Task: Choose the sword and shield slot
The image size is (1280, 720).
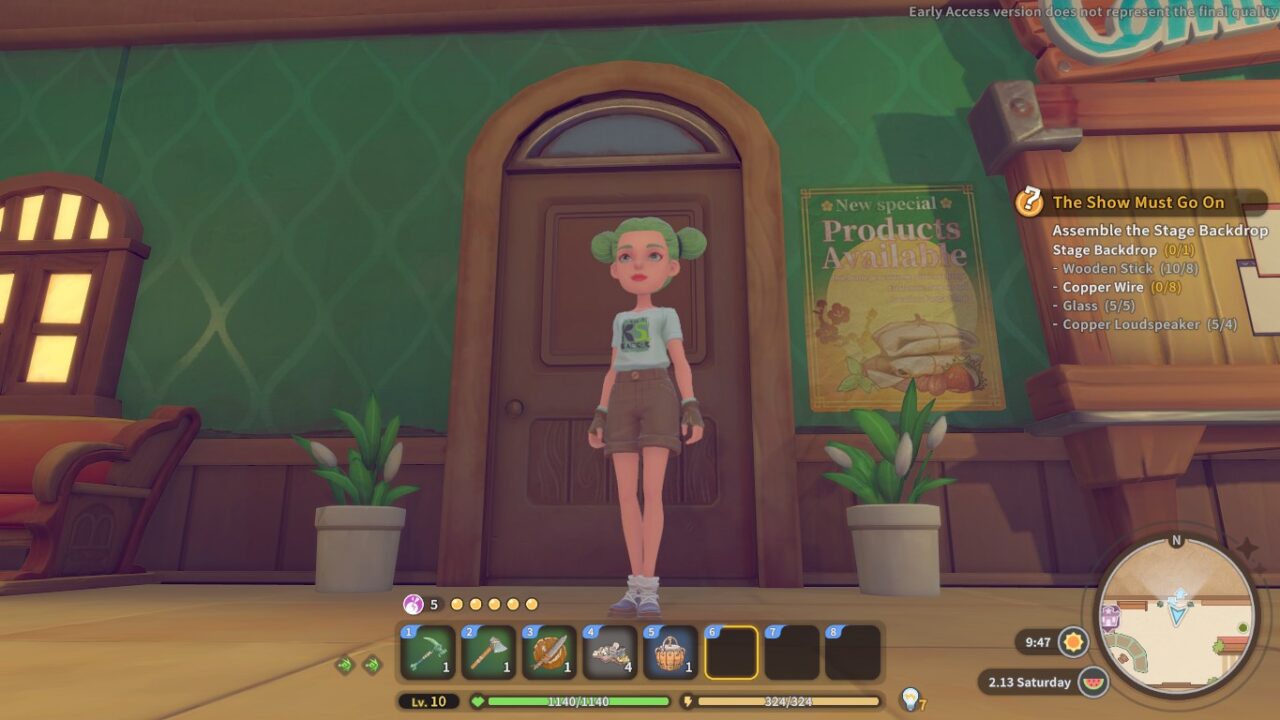Action: click(x=549, y=653)
